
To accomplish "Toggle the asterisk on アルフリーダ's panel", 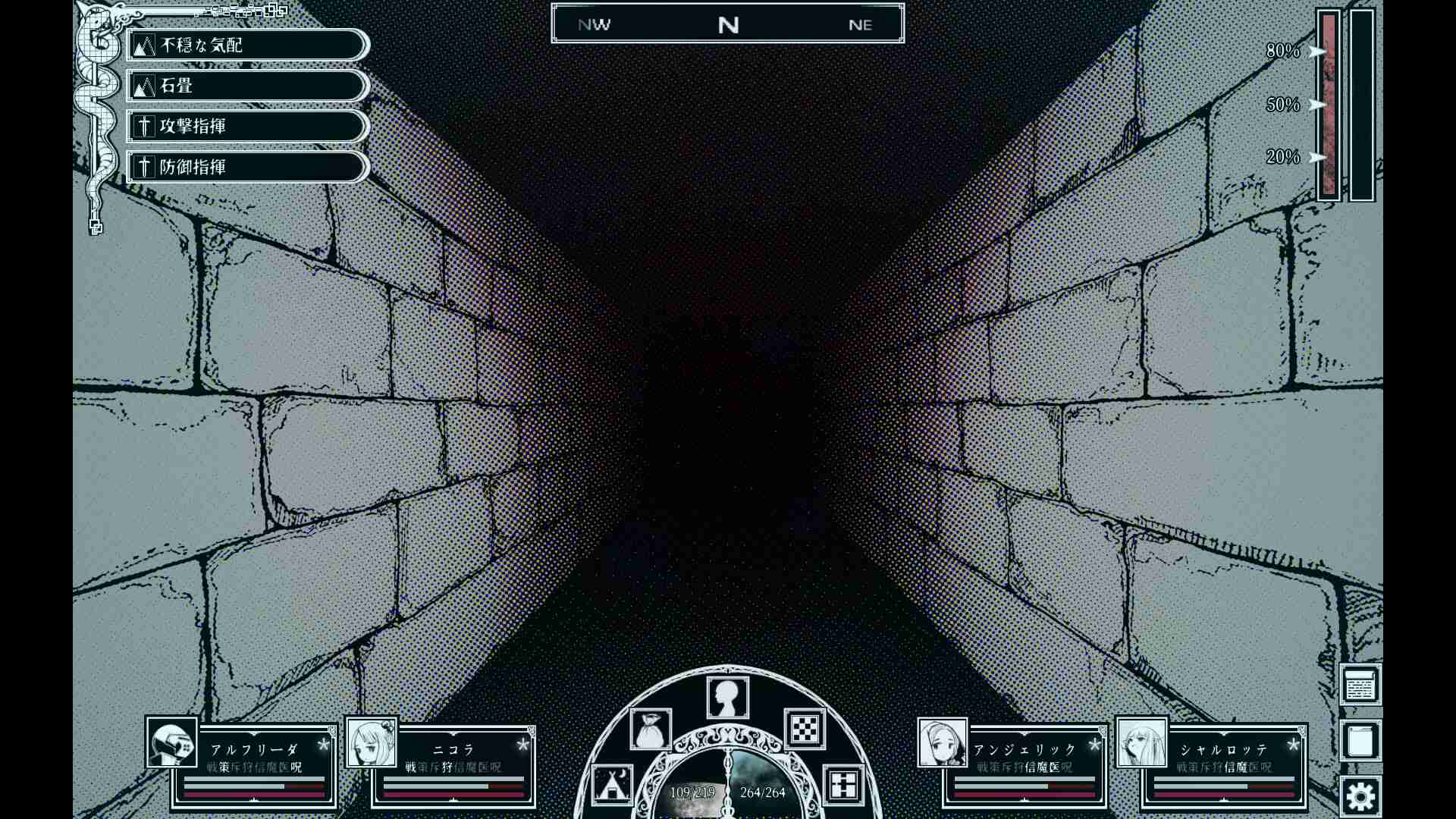I will point(325,745).
